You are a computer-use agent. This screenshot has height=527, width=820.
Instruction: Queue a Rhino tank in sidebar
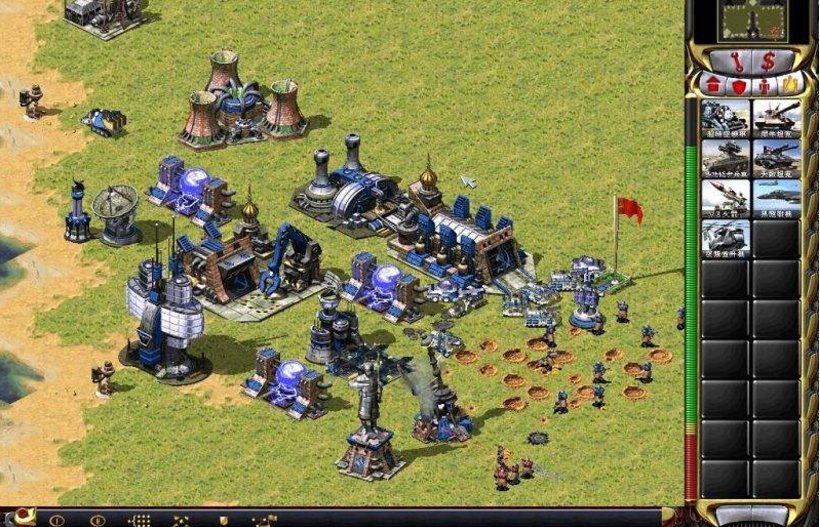[777, 117]
